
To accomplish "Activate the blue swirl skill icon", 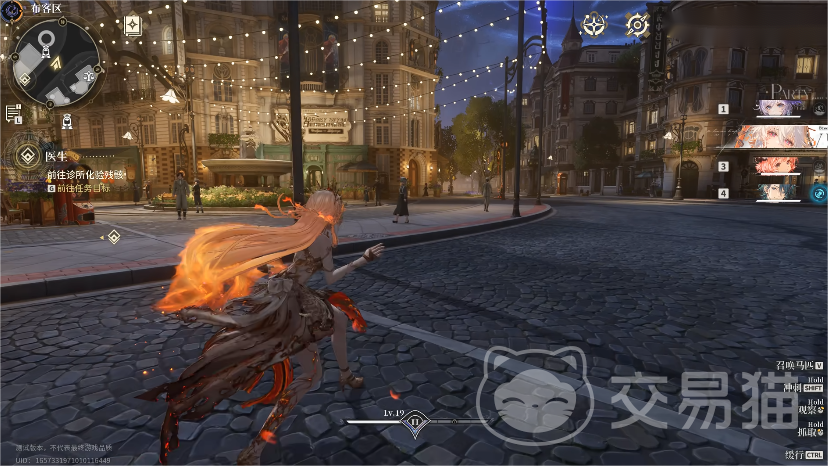I will pyautogui.click(x=818, y=193).
